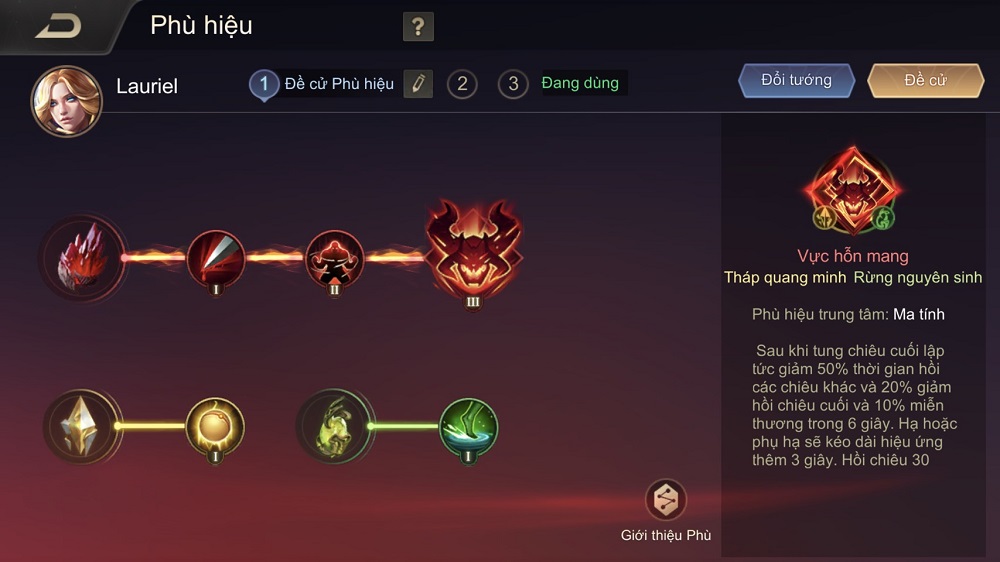Select the Lauriel hero portrait

[66, 101]
